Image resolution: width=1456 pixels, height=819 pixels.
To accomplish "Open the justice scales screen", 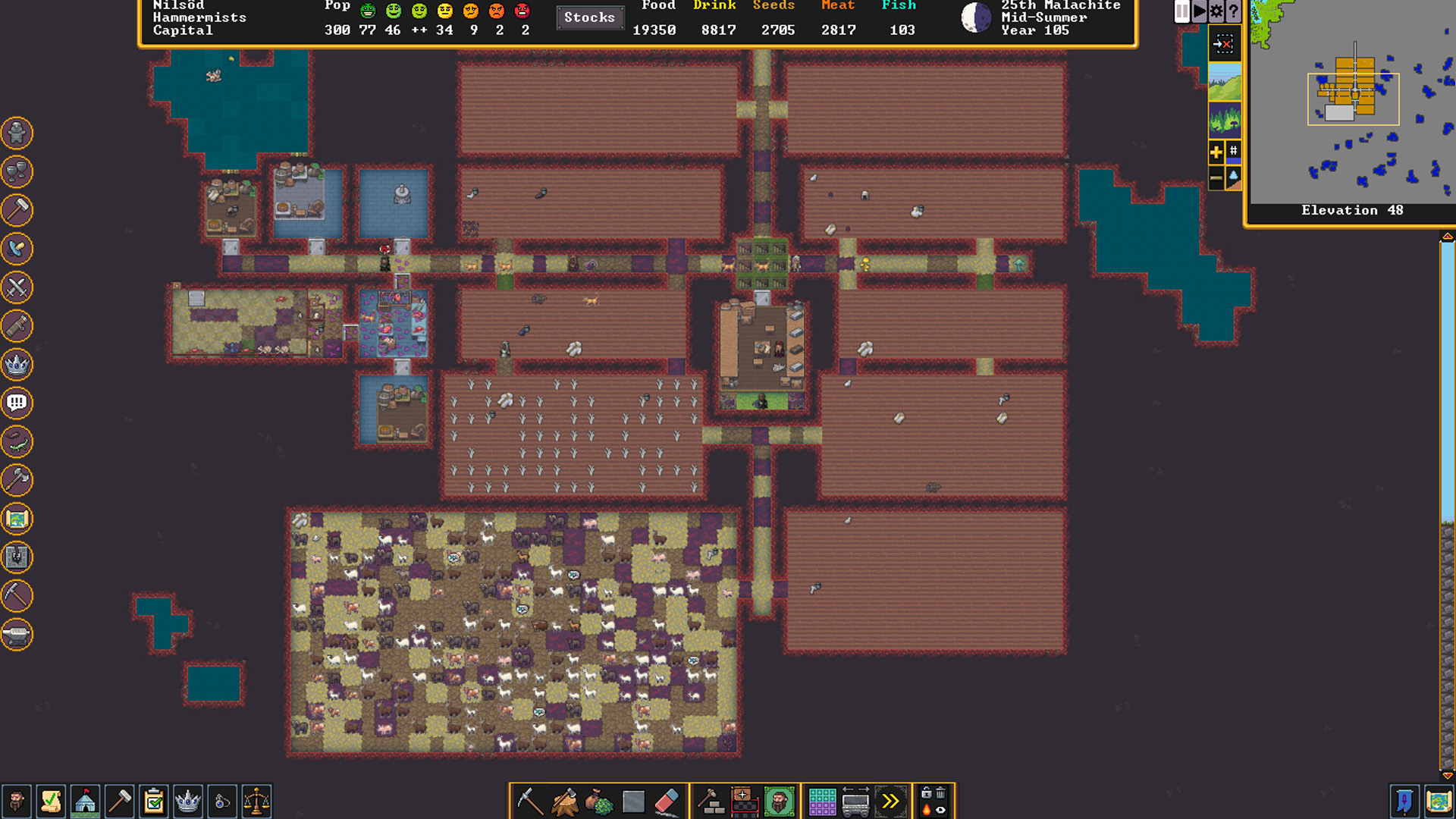I will [x=256, y=802].
